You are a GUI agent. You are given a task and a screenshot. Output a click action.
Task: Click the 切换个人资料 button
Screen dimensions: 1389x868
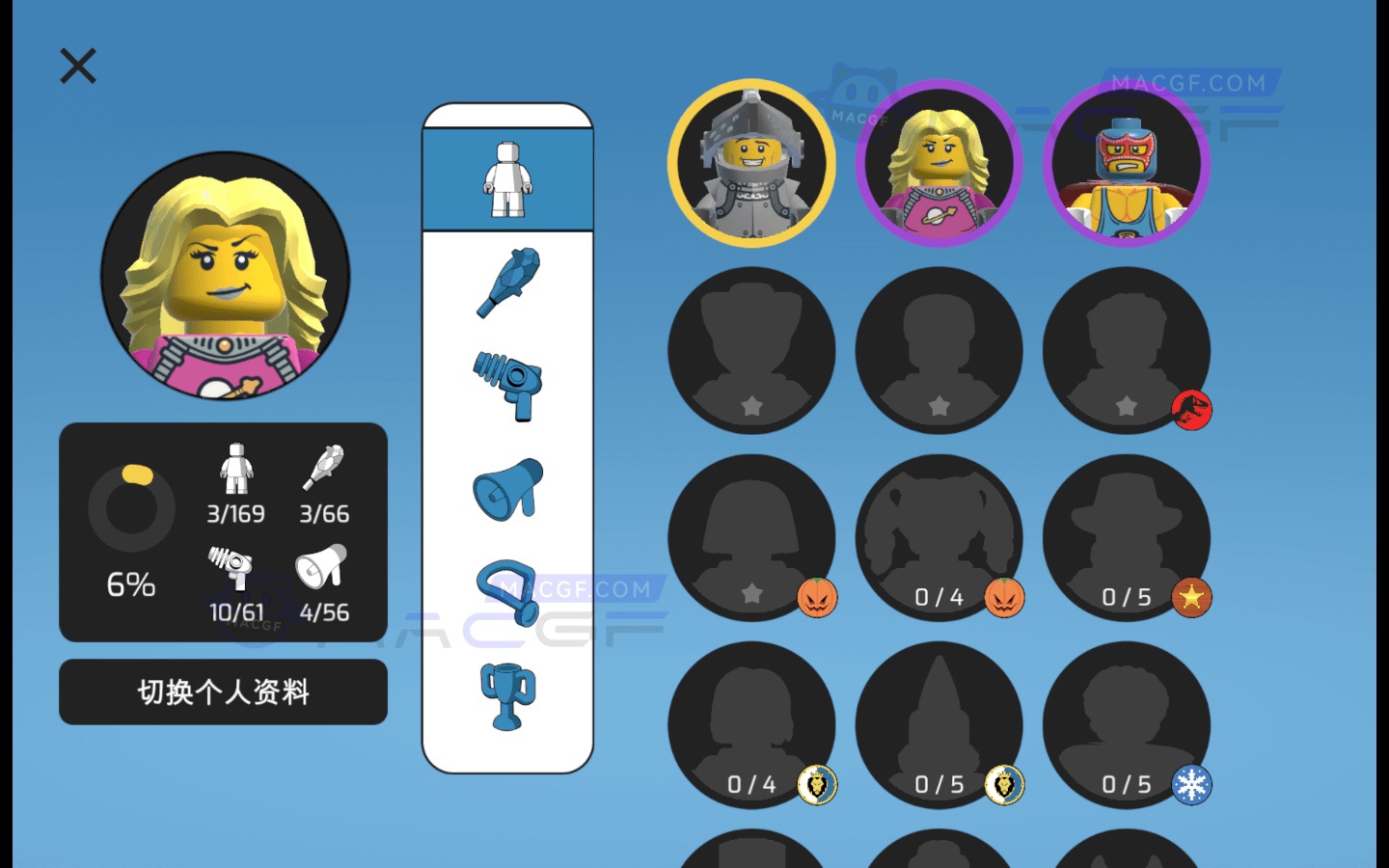[x=223, y=692]
